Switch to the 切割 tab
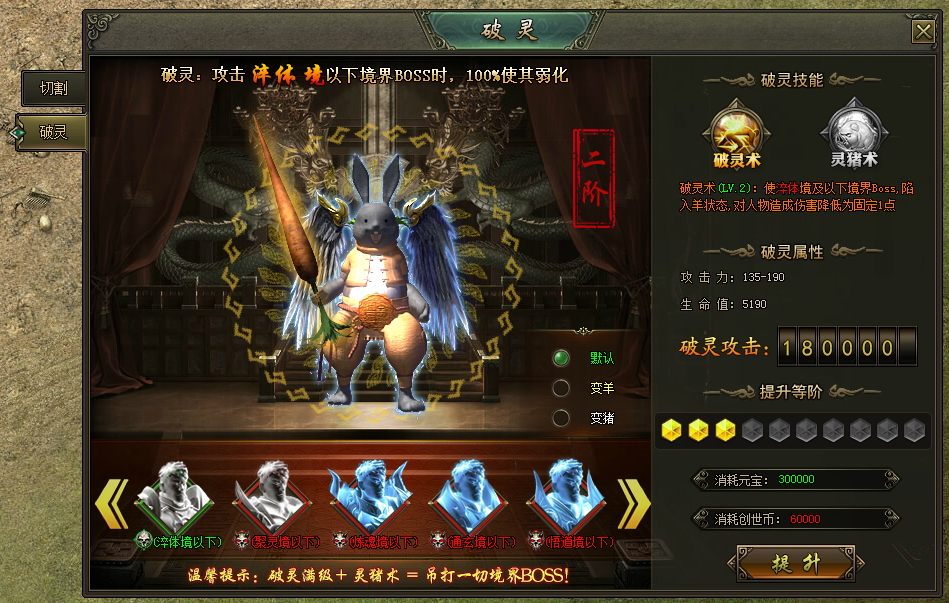Viewport: 949px width, 603px height. 53,88
